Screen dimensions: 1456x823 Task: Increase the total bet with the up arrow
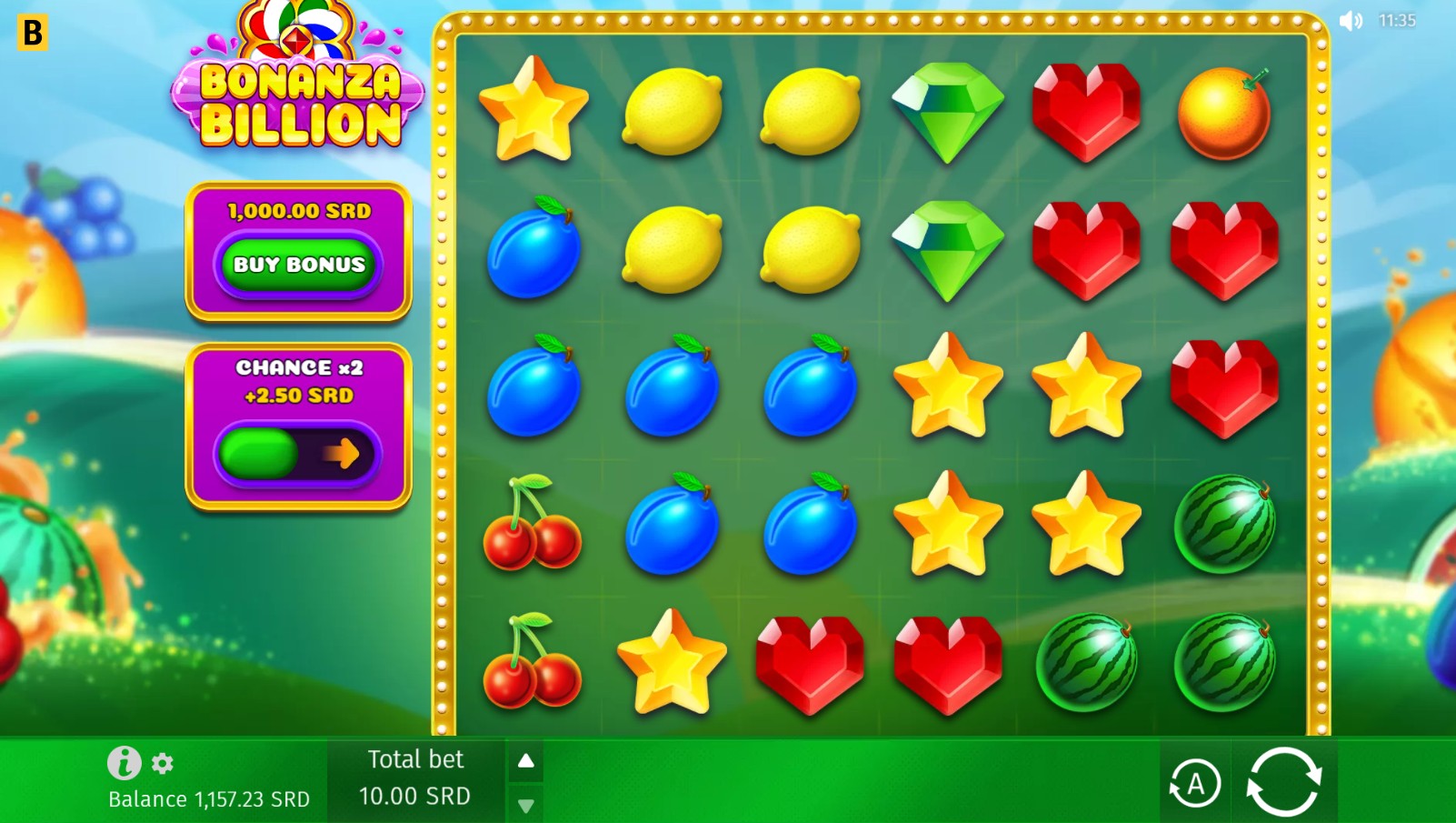[525, 761]
